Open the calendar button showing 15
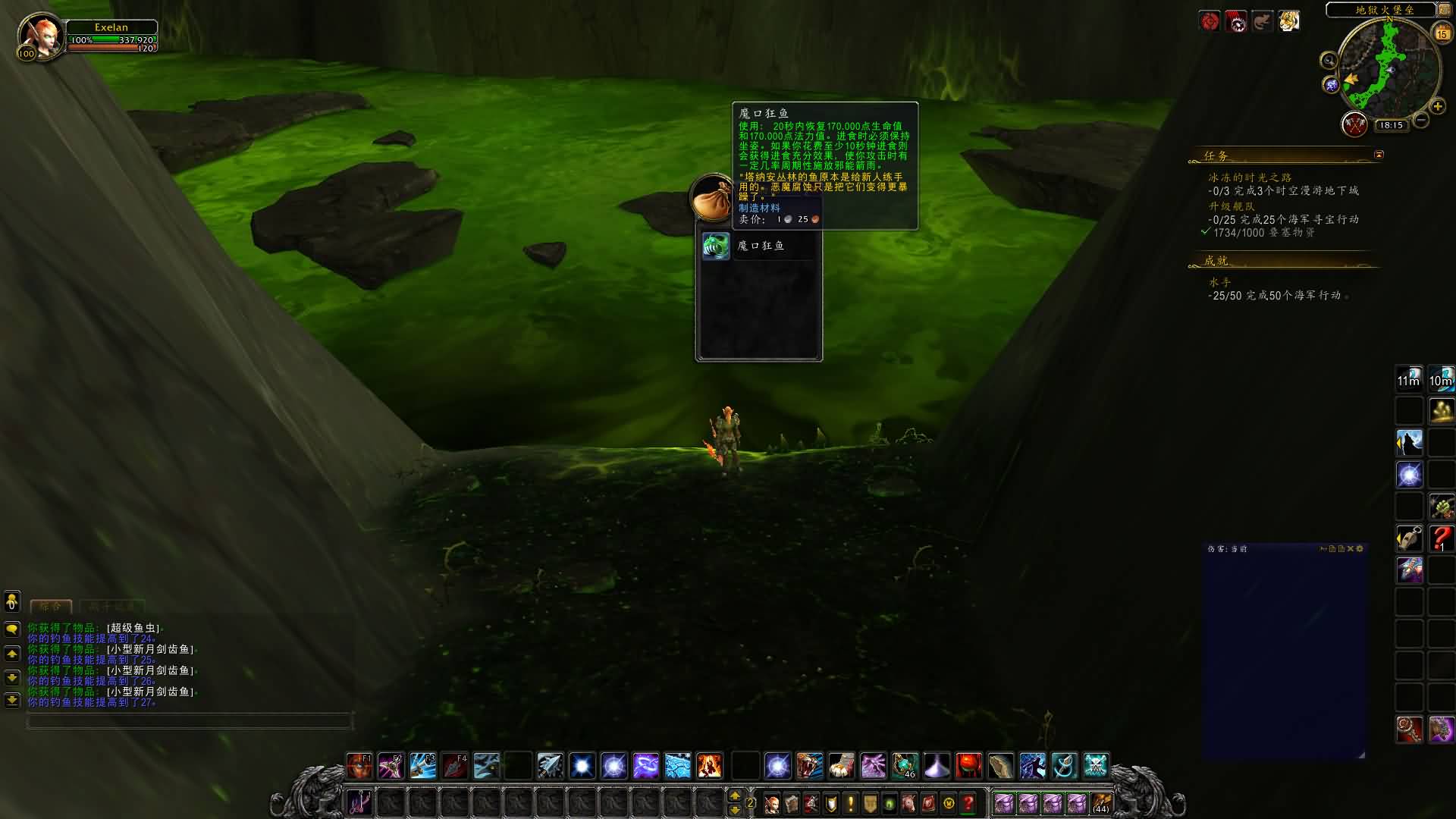1456x819 pixels. pyautogui.click(x=1442, y=33)
